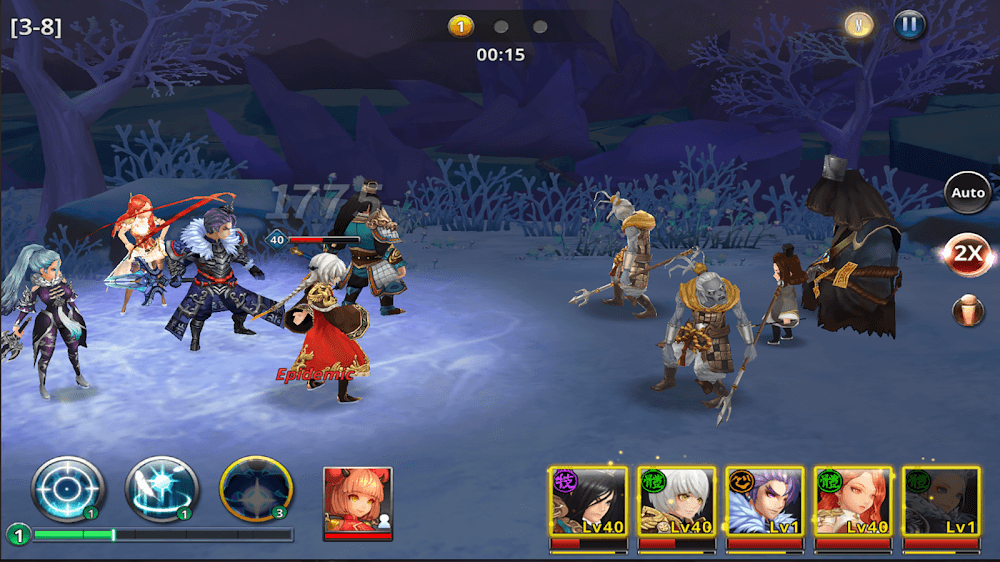The width and height of the screenshot is (1000, 562).
Task: Use the blue sword slash skill
Action: [161, 490]
